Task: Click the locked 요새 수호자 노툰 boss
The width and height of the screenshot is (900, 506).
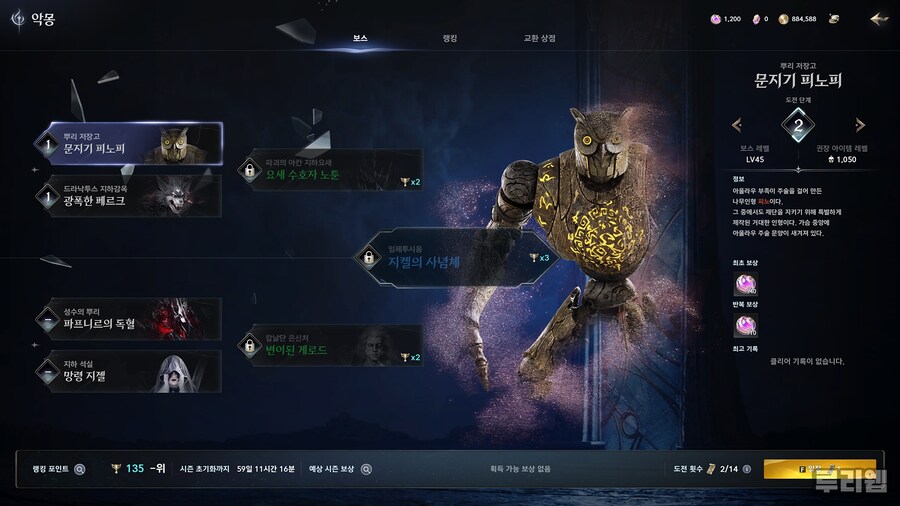Action: [x=329, y=170]
